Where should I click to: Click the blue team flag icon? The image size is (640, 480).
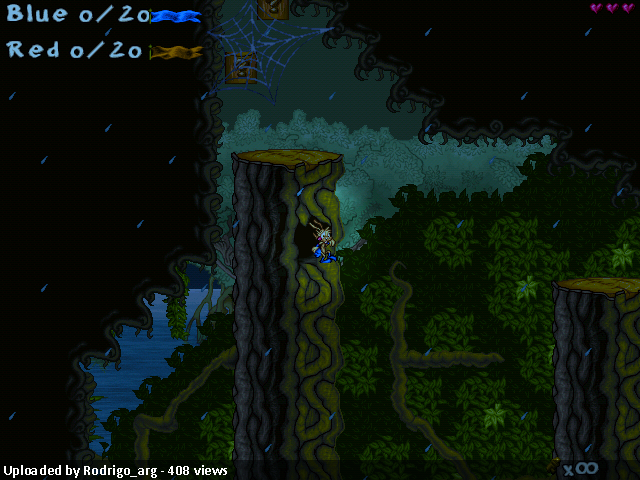click(x=177, y=16)
